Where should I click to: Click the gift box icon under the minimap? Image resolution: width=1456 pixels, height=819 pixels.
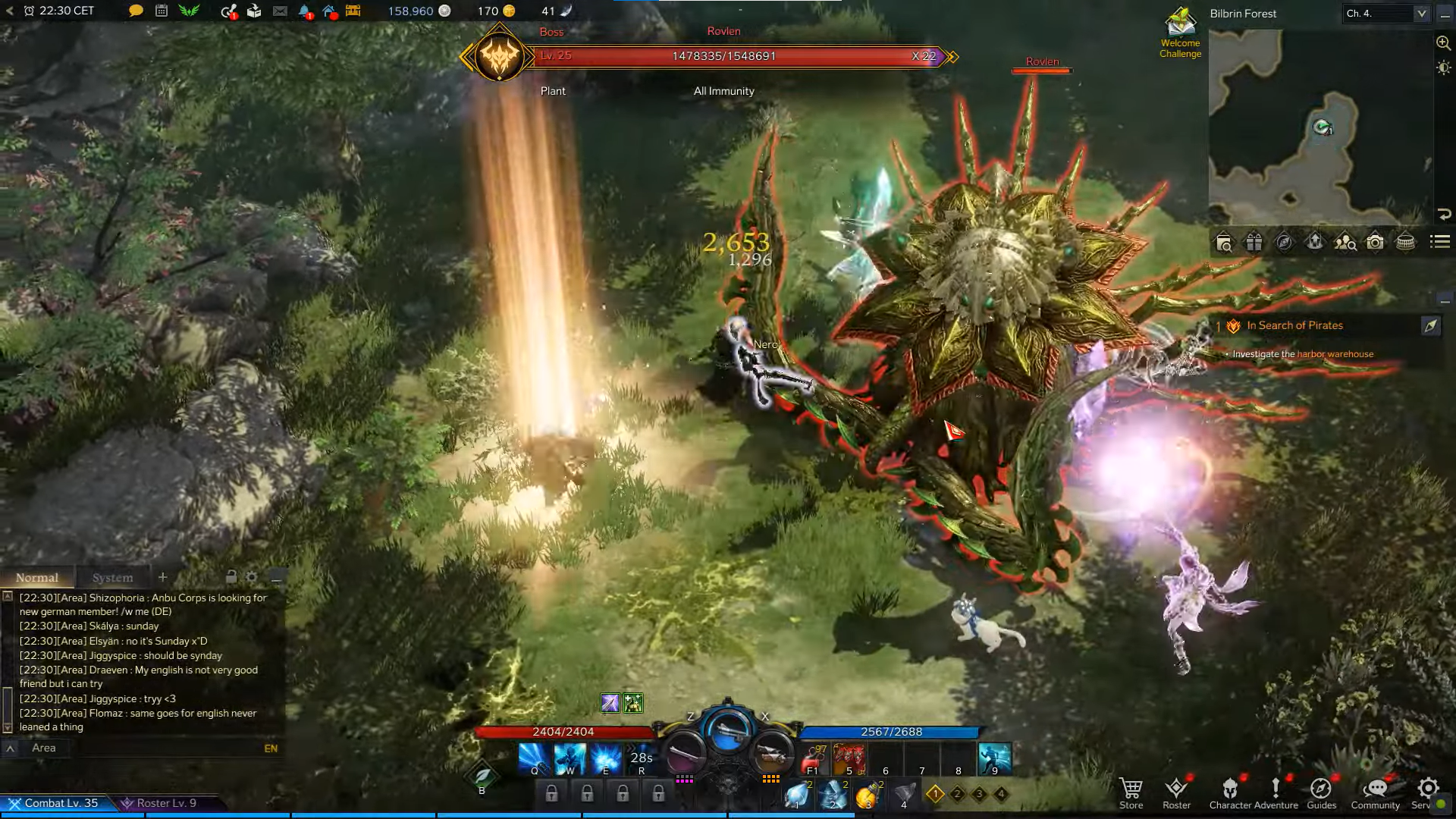(1254, 242)
